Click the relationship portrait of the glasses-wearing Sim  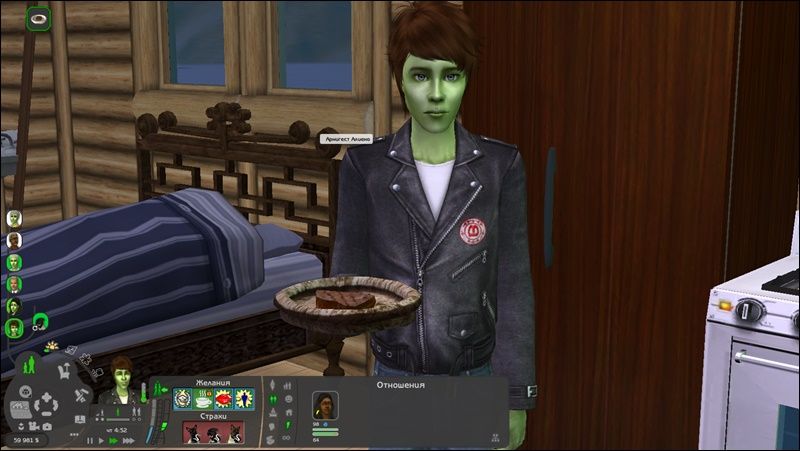coord(327,404)
